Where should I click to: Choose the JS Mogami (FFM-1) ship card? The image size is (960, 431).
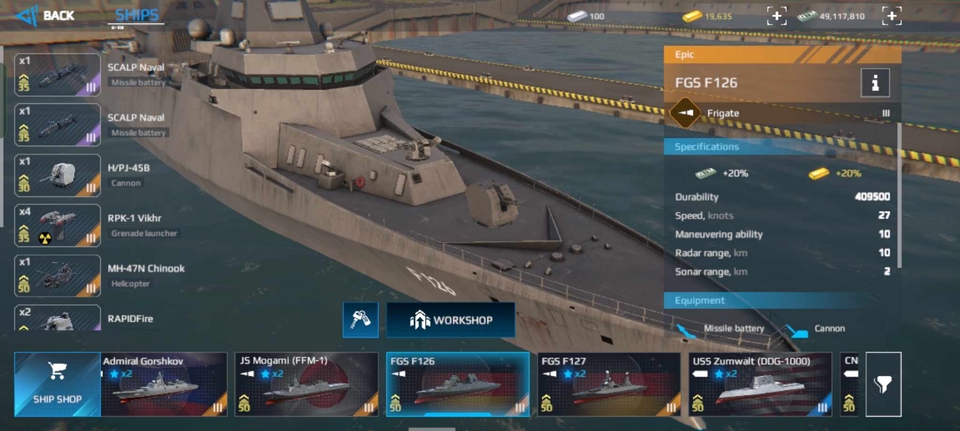[x=306, y=384]
